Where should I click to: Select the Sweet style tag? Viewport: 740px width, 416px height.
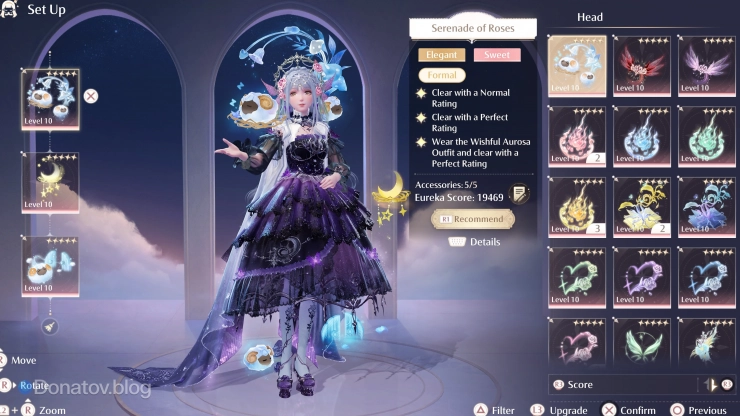[496, 55]
